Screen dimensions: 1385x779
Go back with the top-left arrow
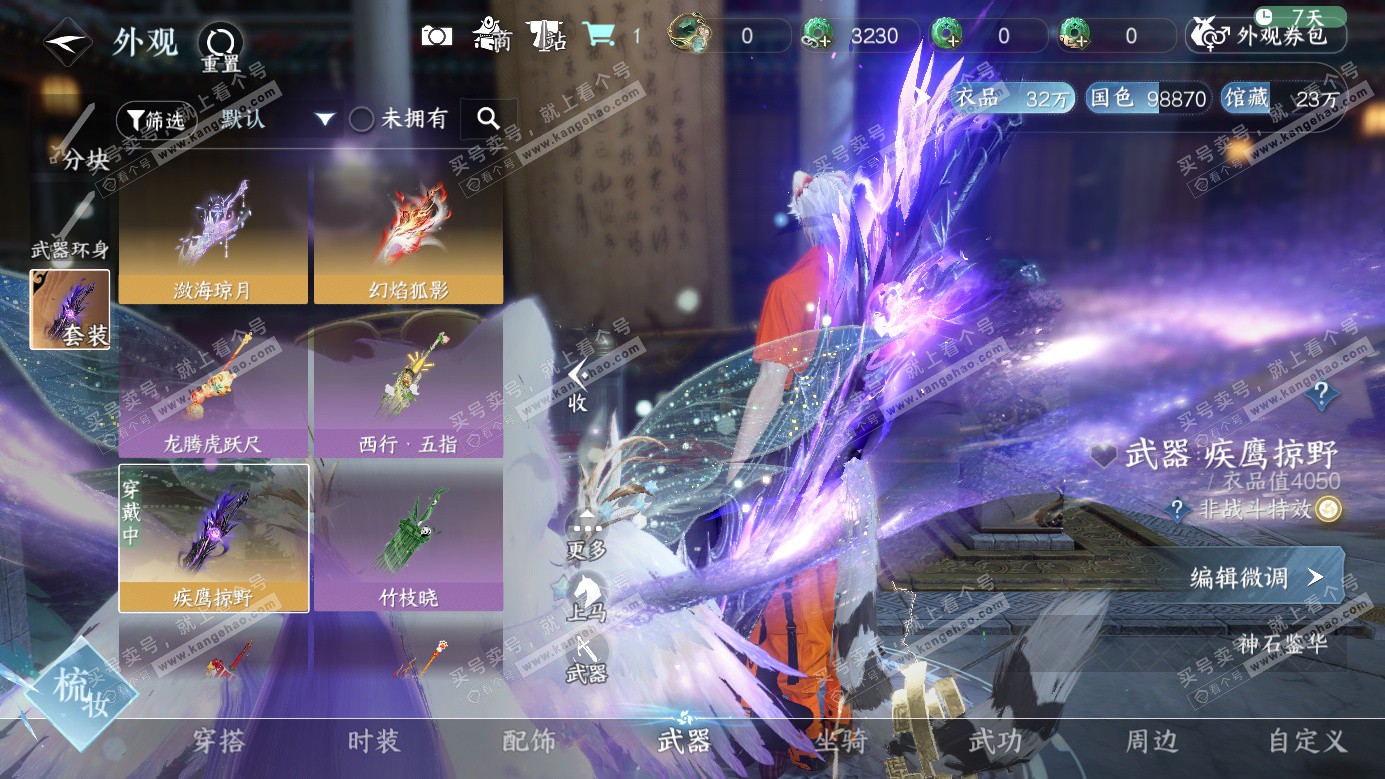[68, 43]
